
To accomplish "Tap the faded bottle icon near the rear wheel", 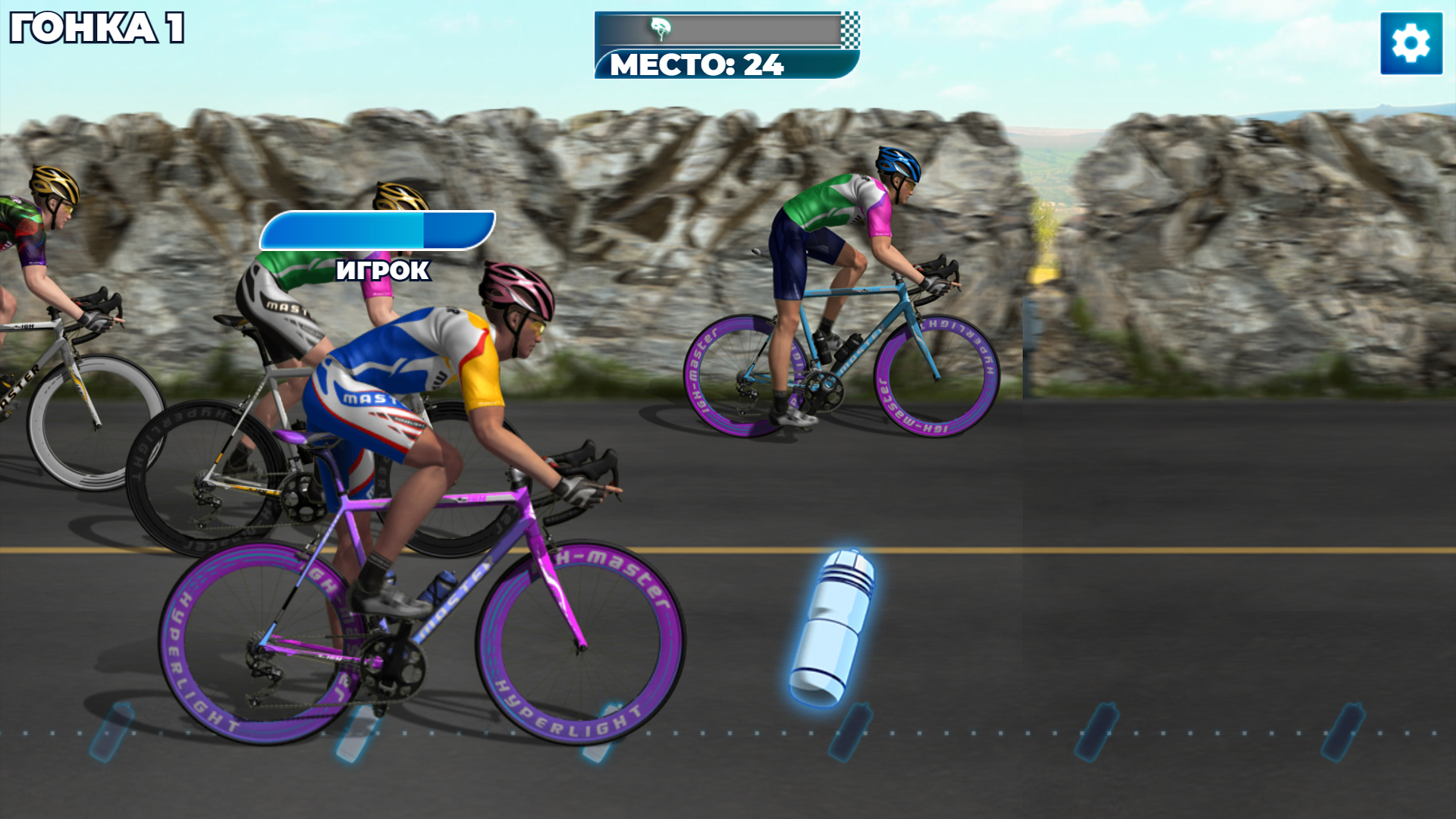I will 110,732.
